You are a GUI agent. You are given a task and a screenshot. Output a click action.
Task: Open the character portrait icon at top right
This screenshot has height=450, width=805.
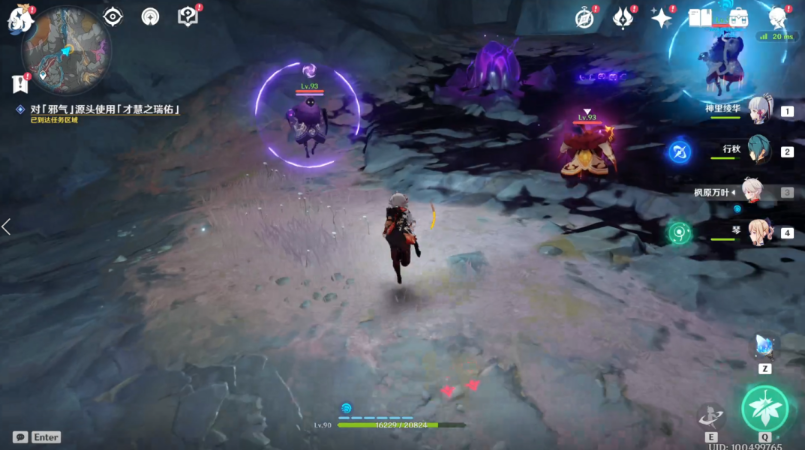coord(777,18)
